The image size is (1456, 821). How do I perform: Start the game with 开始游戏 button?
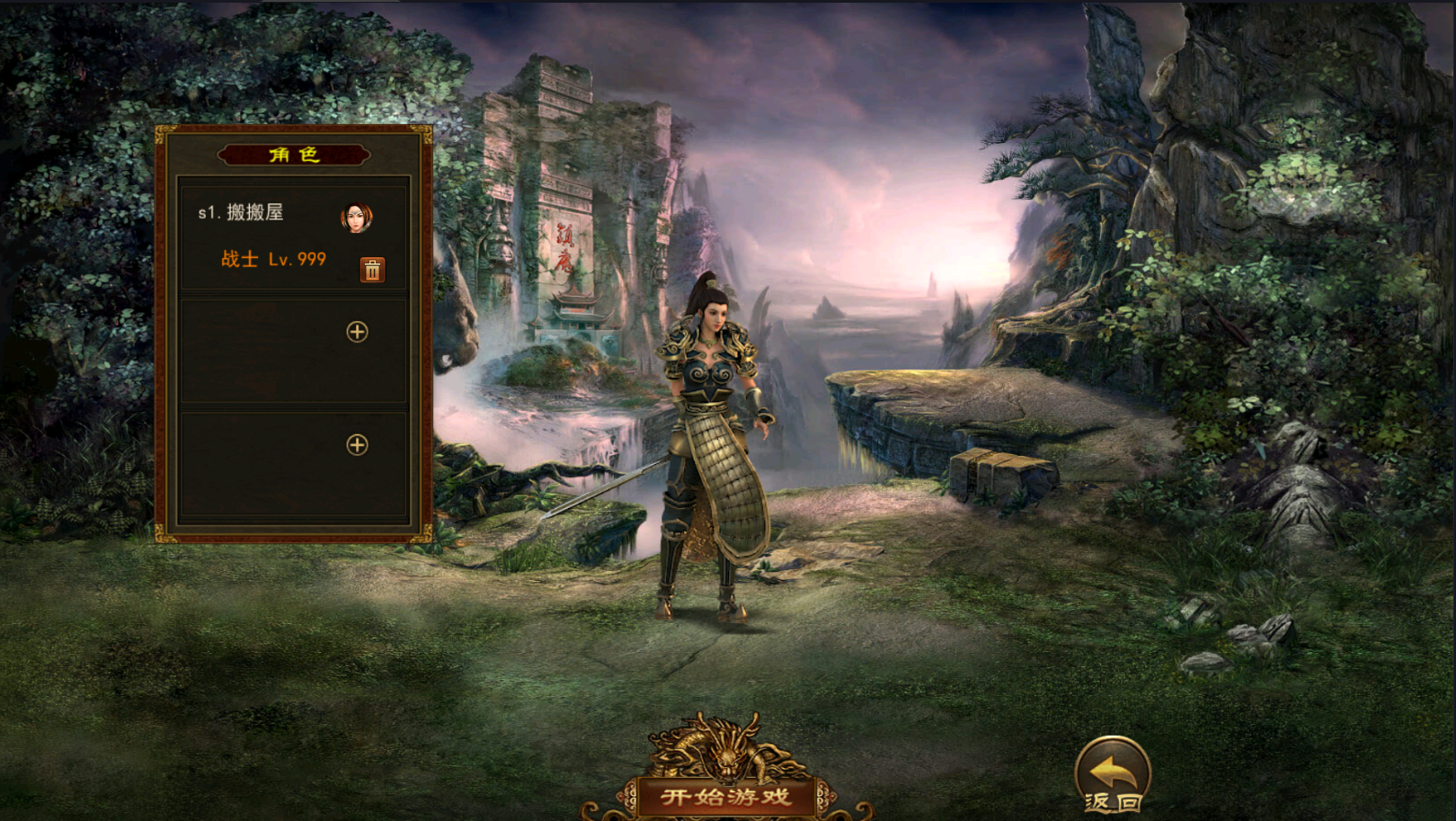click(x=726, y=796)
